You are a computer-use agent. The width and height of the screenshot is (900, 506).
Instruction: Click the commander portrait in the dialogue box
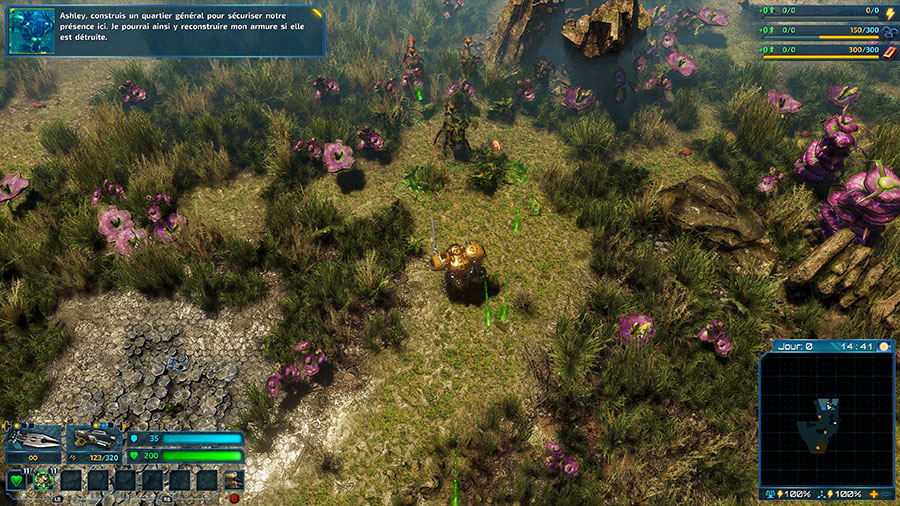pos(31,31)
